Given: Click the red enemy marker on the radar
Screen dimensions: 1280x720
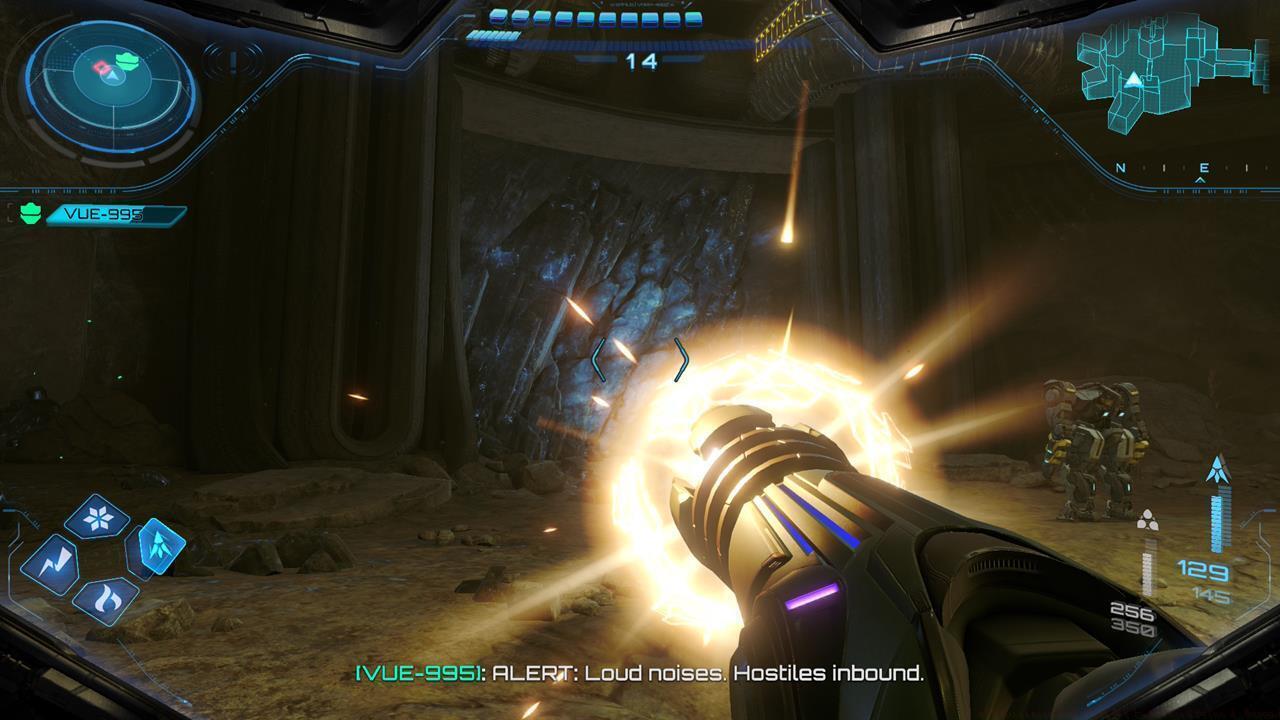Looking at the screenshot, I should (101, 66).
